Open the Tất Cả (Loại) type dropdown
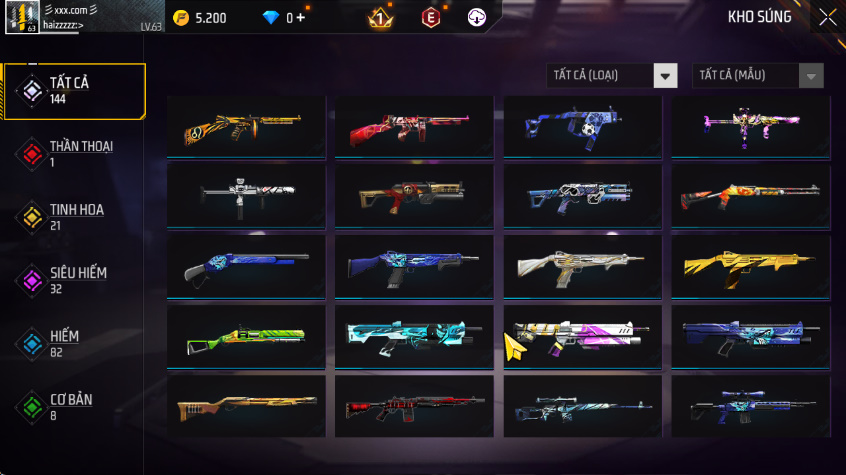 [x=612, y=76]
